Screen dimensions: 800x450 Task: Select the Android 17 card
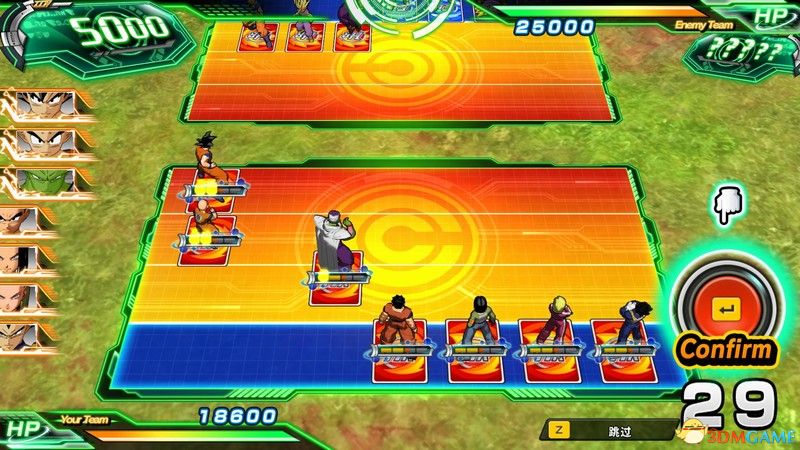pyautogui.click(x=470, y=350)
